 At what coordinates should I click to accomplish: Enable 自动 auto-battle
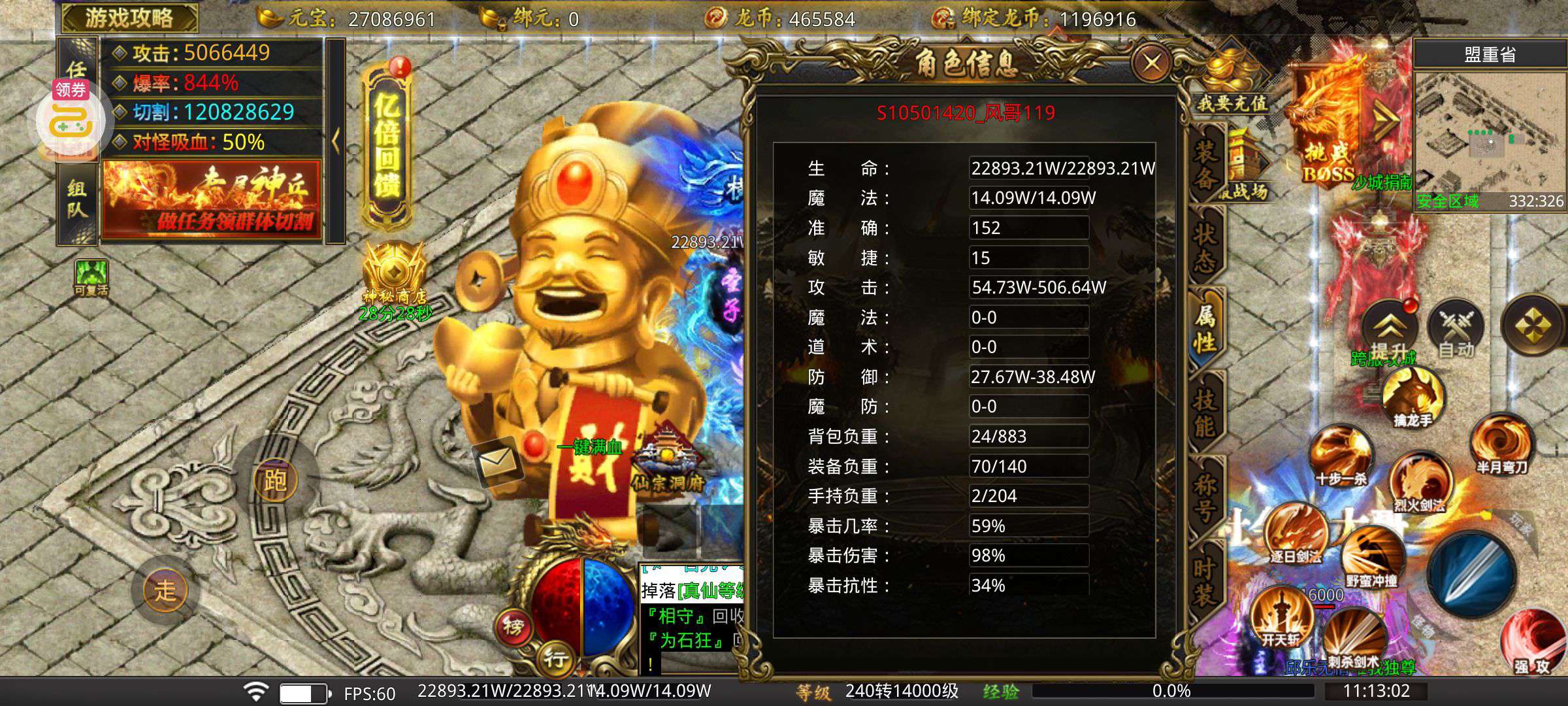[1456, 327]
